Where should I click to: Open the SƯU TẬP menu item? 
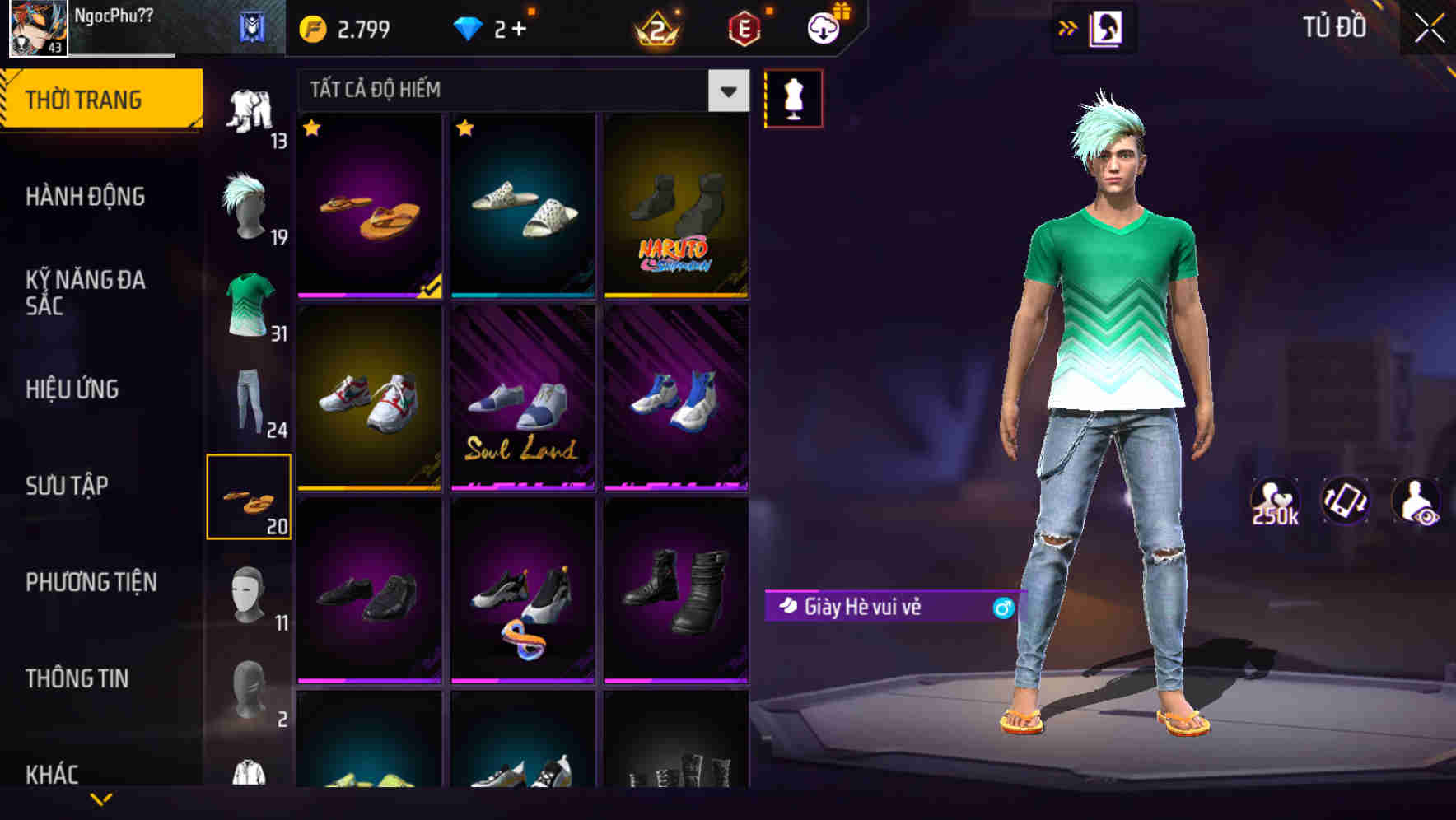[x=68, y=486]
